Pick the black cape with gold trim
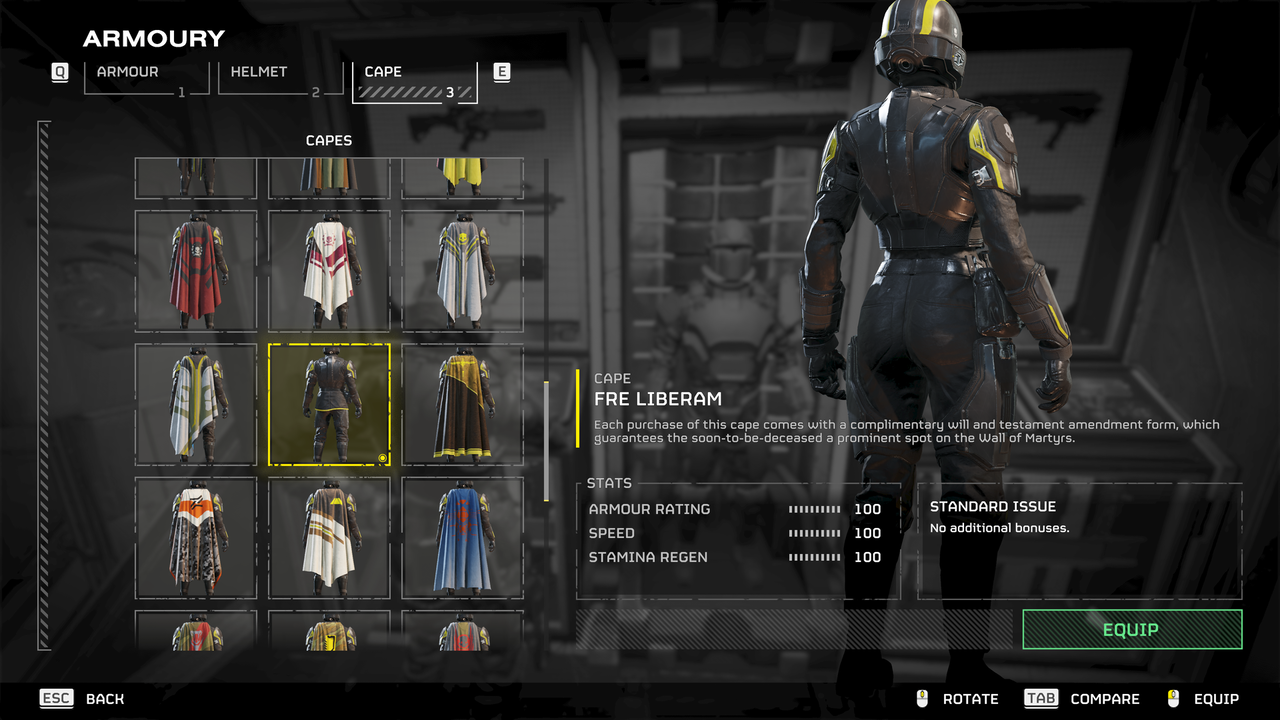Screen dimensions: 1280x720 click(462, 404)
